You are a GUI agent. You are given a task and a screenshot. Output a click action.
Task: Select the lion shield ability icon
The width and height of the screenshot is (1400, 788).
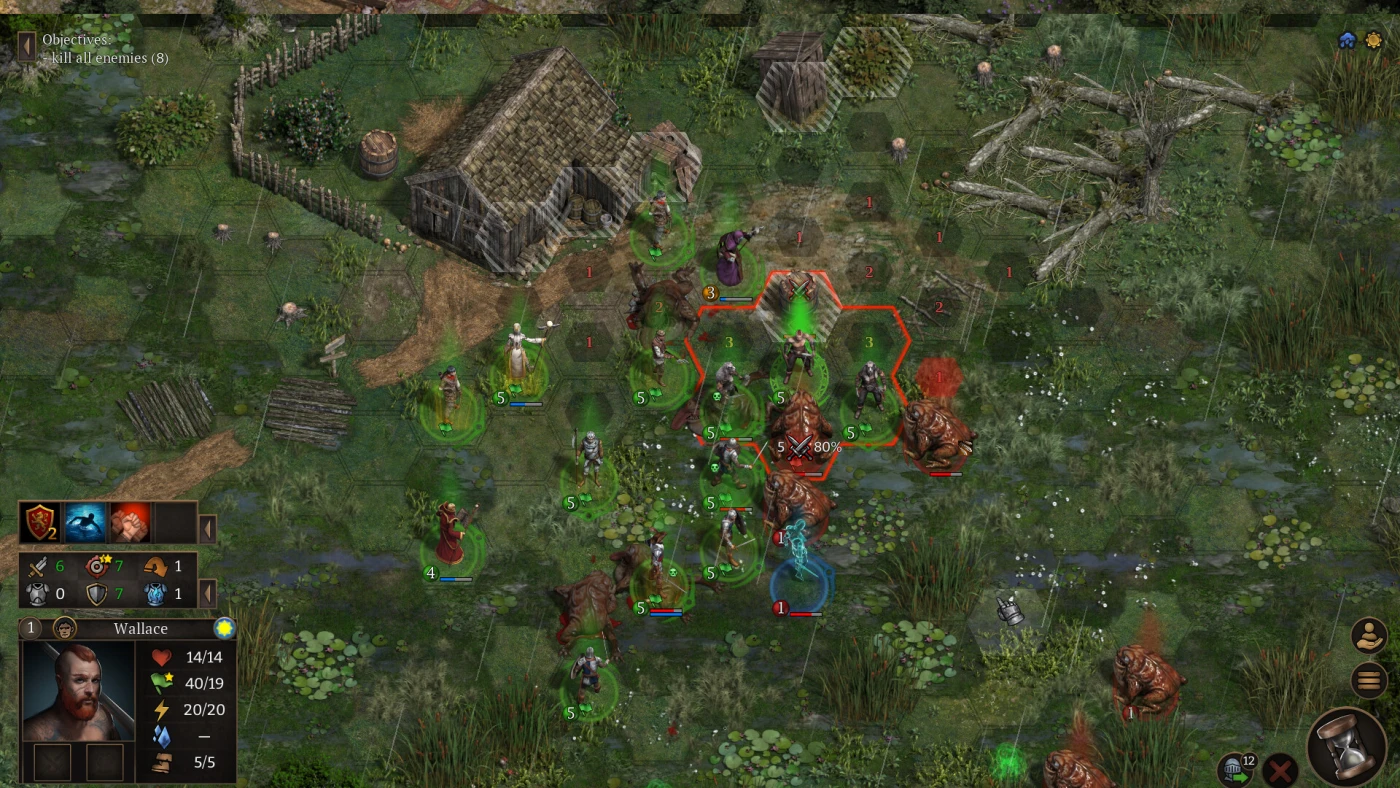(41, 522)
